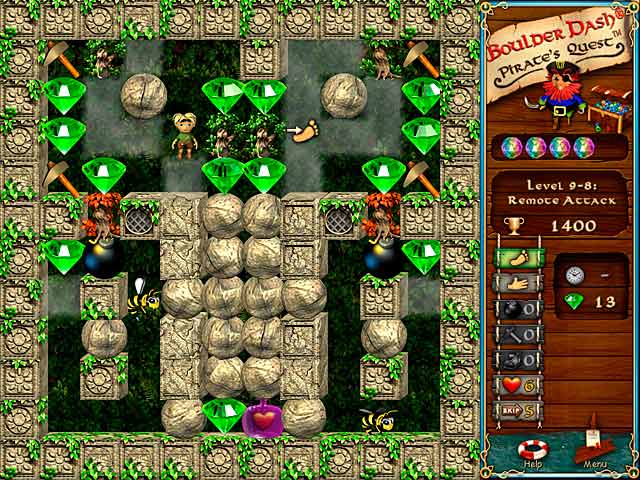Image resolution: width=640 pixels, height=480 pixels.
Task: Open the Help lifebuoy button
Action: [x=529, y=450]
